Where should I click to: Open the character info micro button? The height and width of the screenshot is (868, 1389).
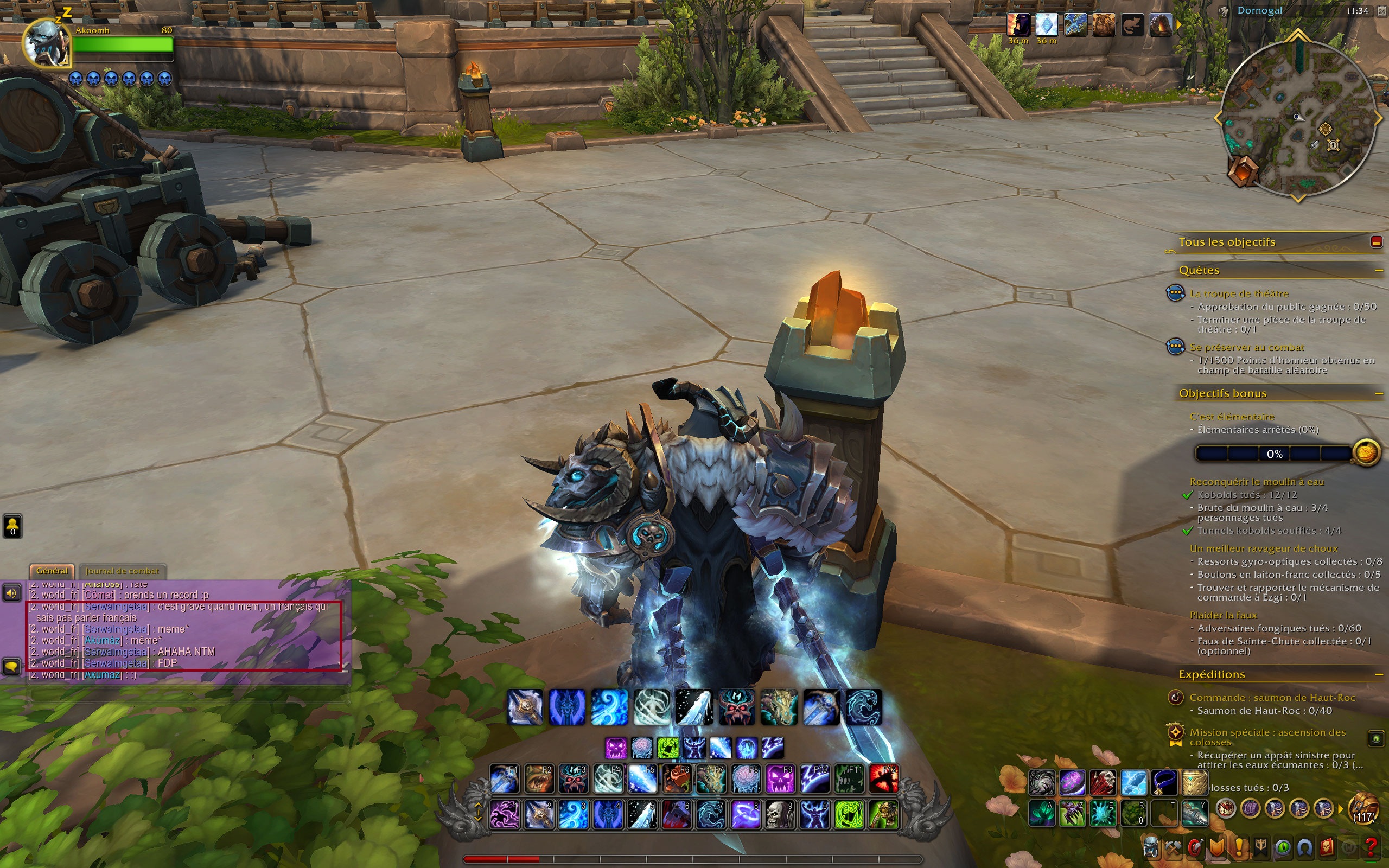tap(1151, 846)
